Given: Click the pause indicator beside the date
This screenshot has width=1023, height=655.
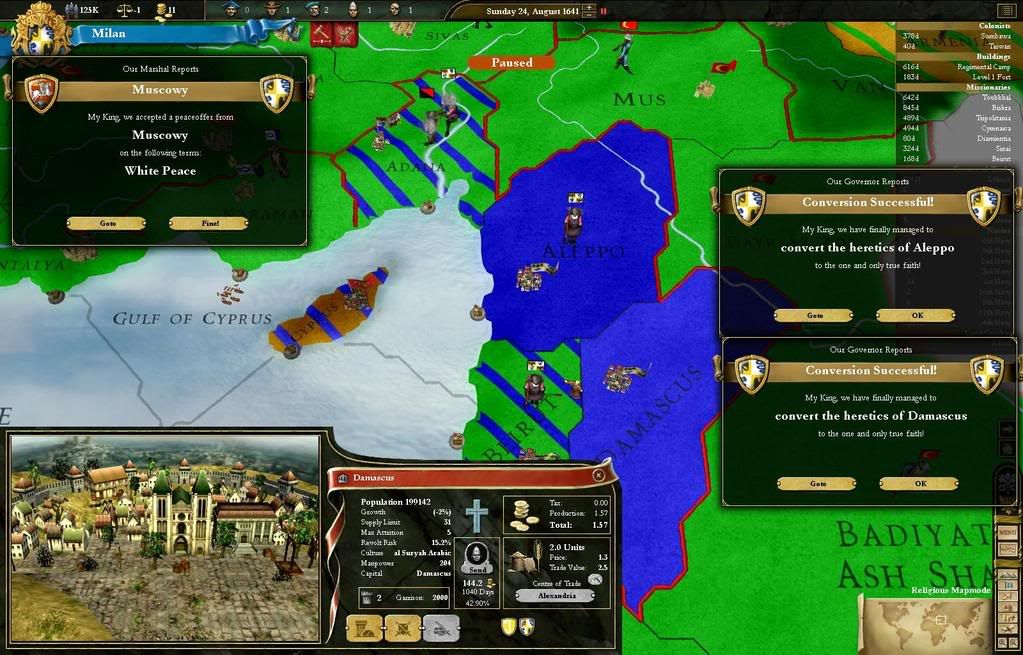Looking at the screenshot, I should click(x=603, y=11).
